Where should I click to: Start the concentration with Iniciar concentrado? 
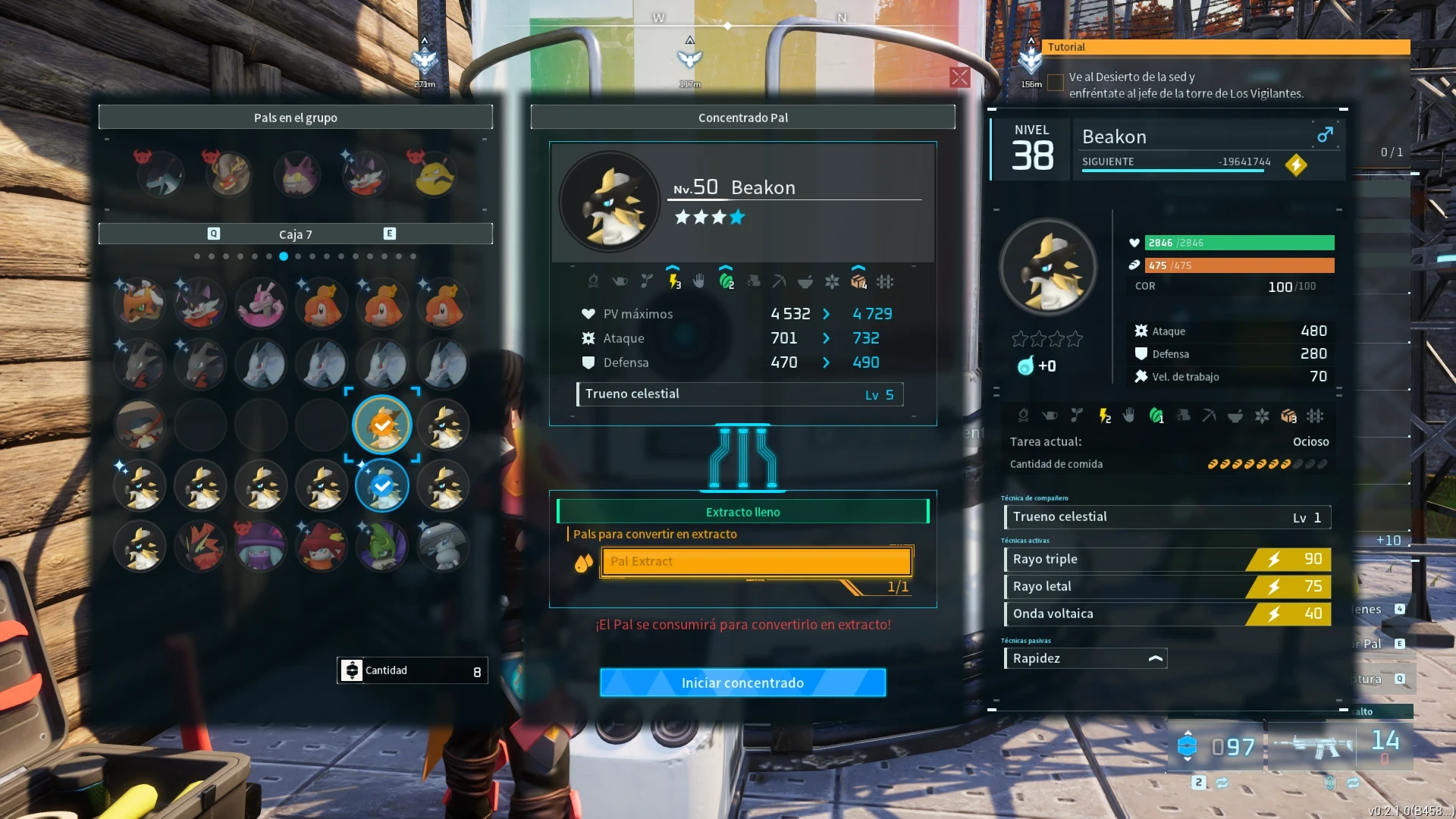click(742, 682)
